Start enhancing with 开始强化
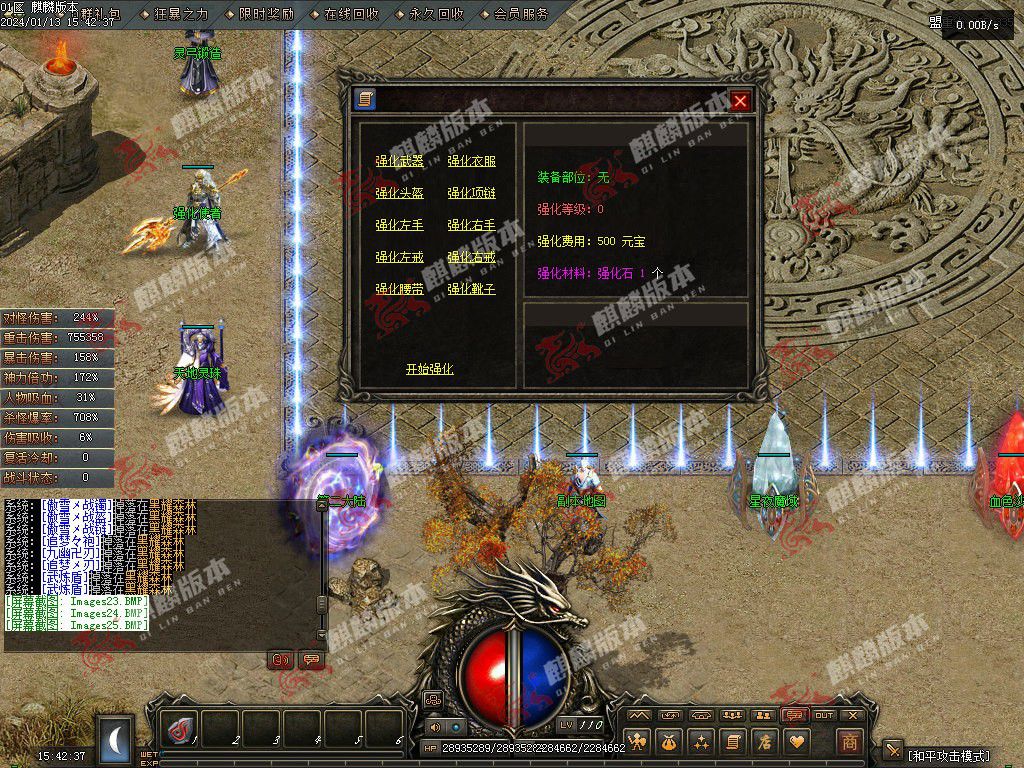The height and width of the screenshot is (768, 1024). 429,369
